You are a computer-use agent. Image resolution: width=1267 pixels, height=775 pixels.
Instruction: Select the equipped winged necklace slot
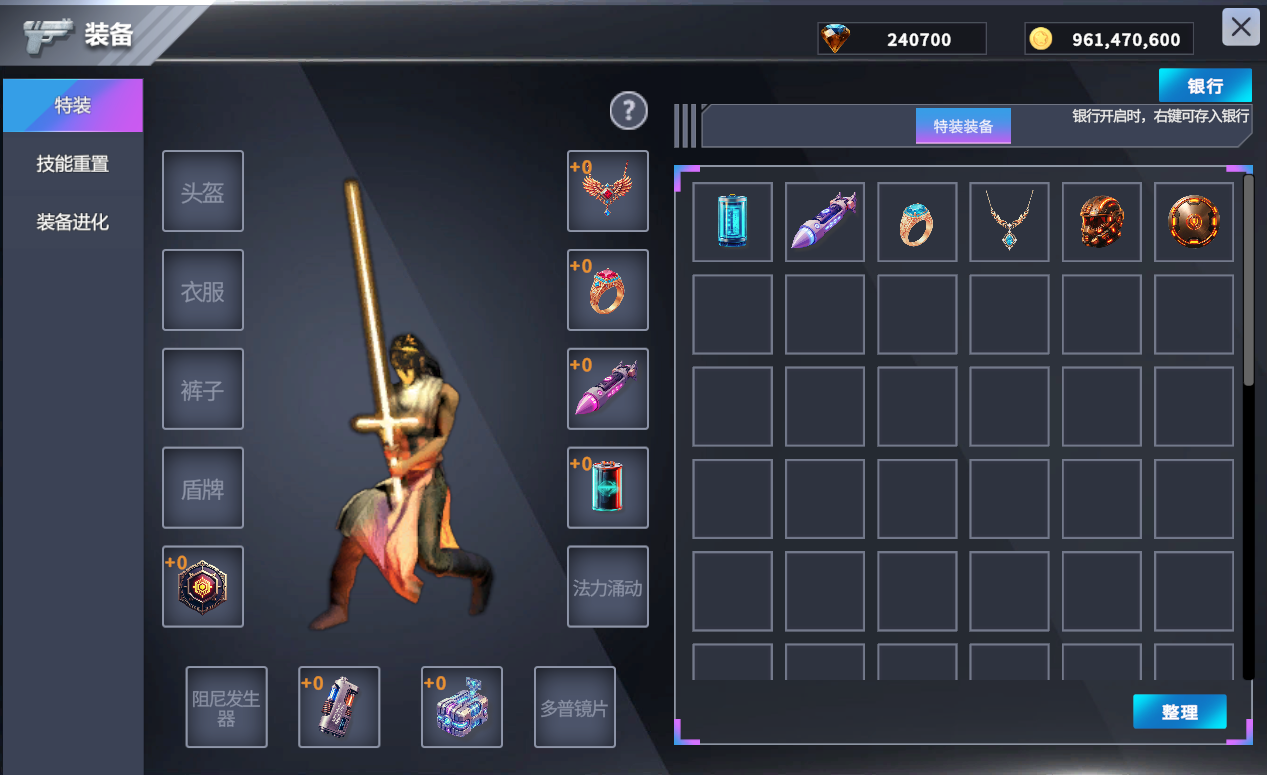coord(608,191)
